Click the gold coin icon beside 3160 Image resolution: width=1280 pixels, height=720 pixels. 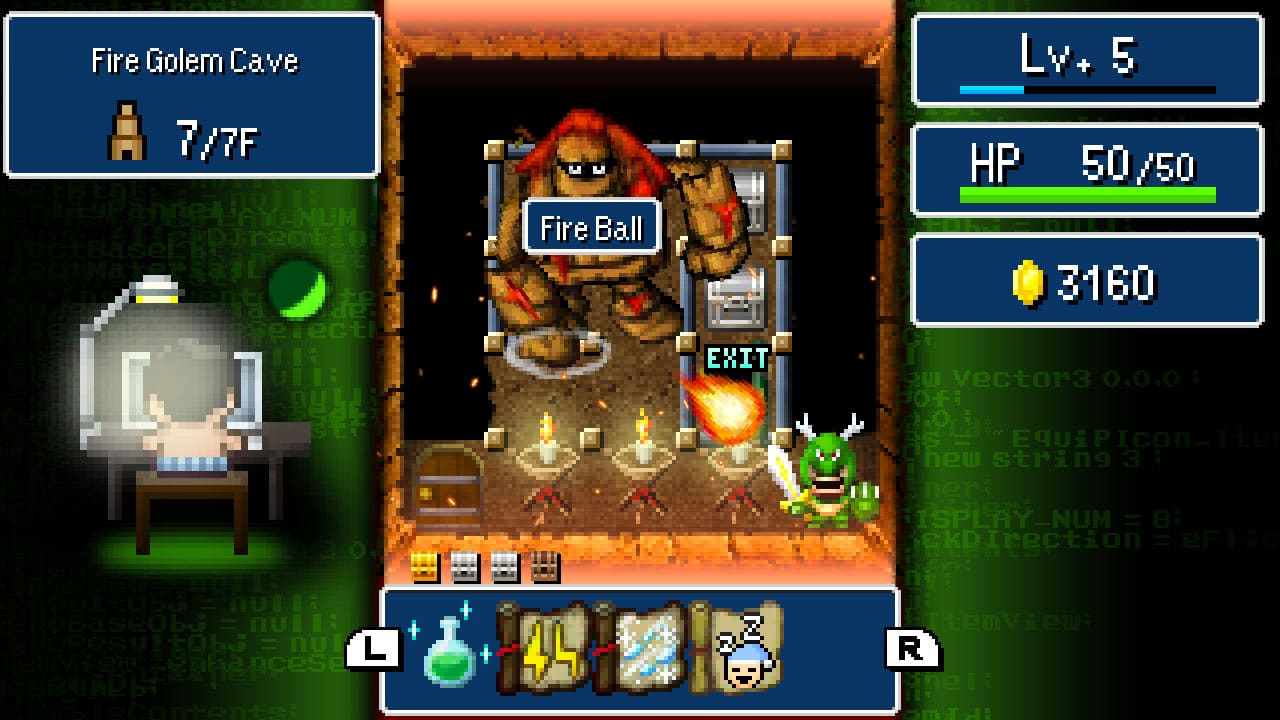(1029, 279)
